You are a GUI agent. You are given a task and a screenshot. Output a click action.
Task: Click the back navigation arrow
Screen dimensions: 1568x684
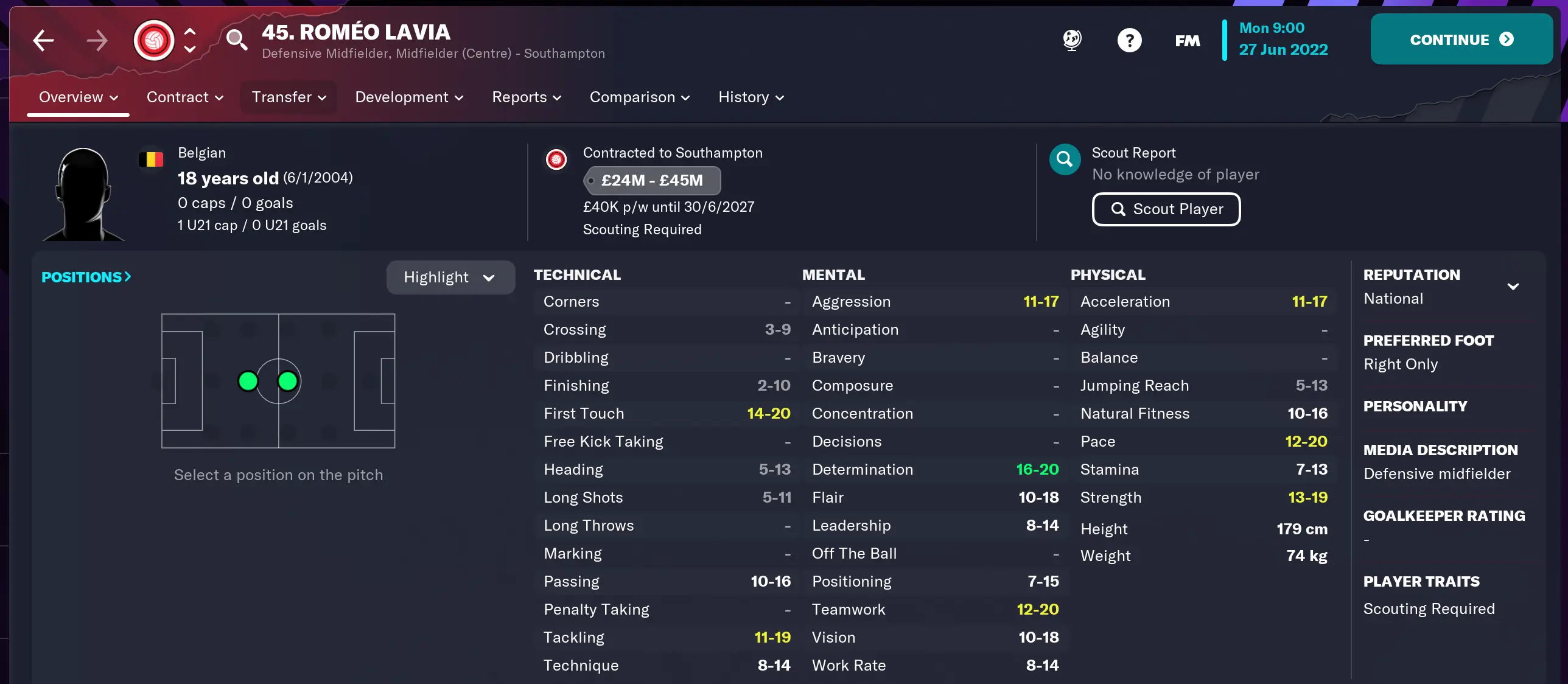[43, 40]
